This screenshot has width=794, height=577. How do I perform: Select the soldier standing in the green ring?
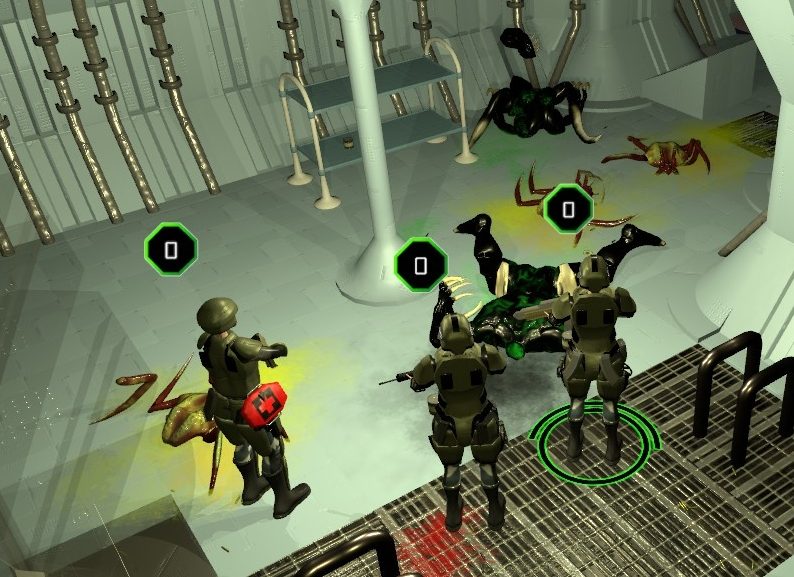pos(595,345)
